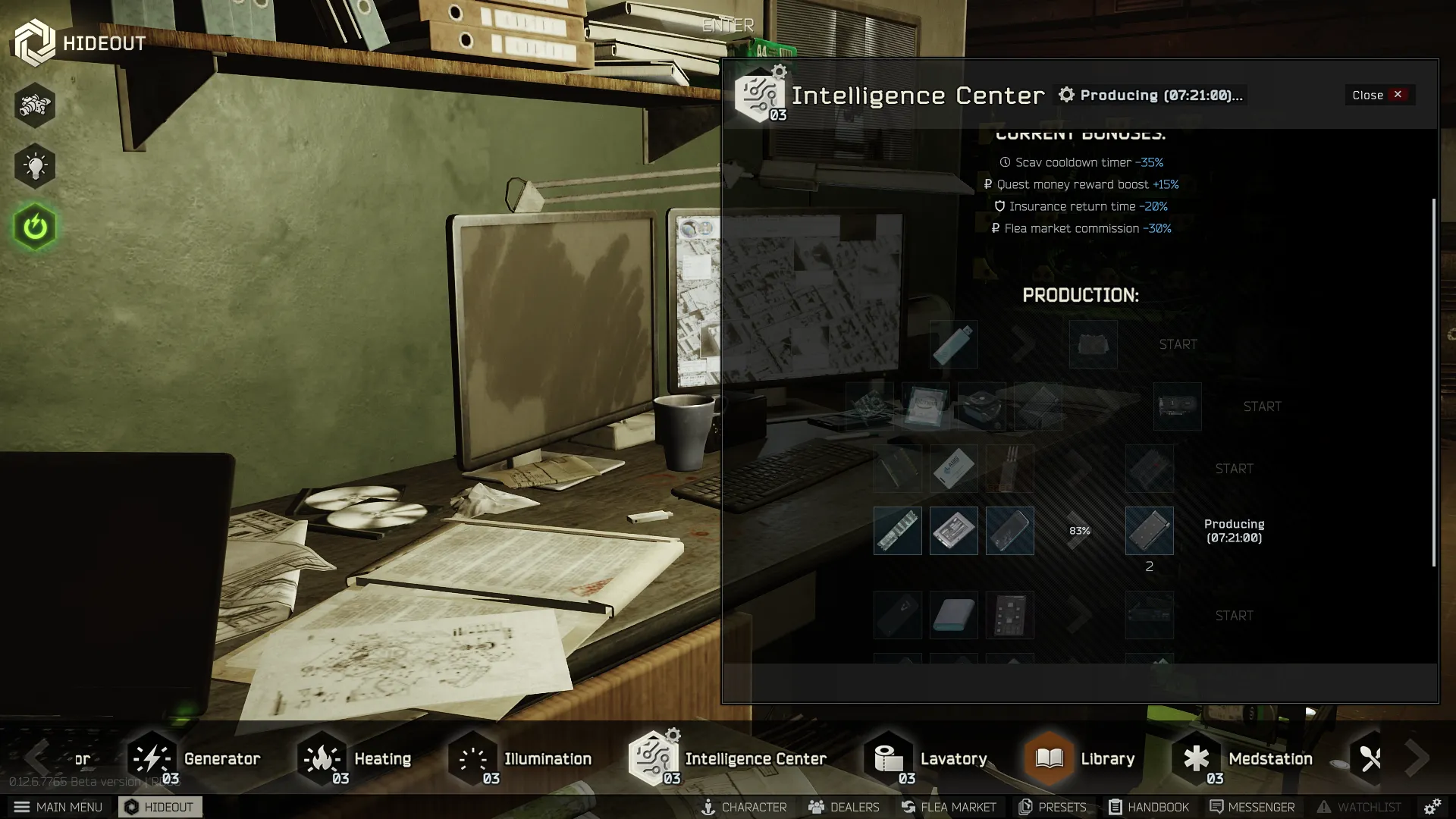1456x819 pixels.
Task: Open the Character screen
Action: (745, 807)
